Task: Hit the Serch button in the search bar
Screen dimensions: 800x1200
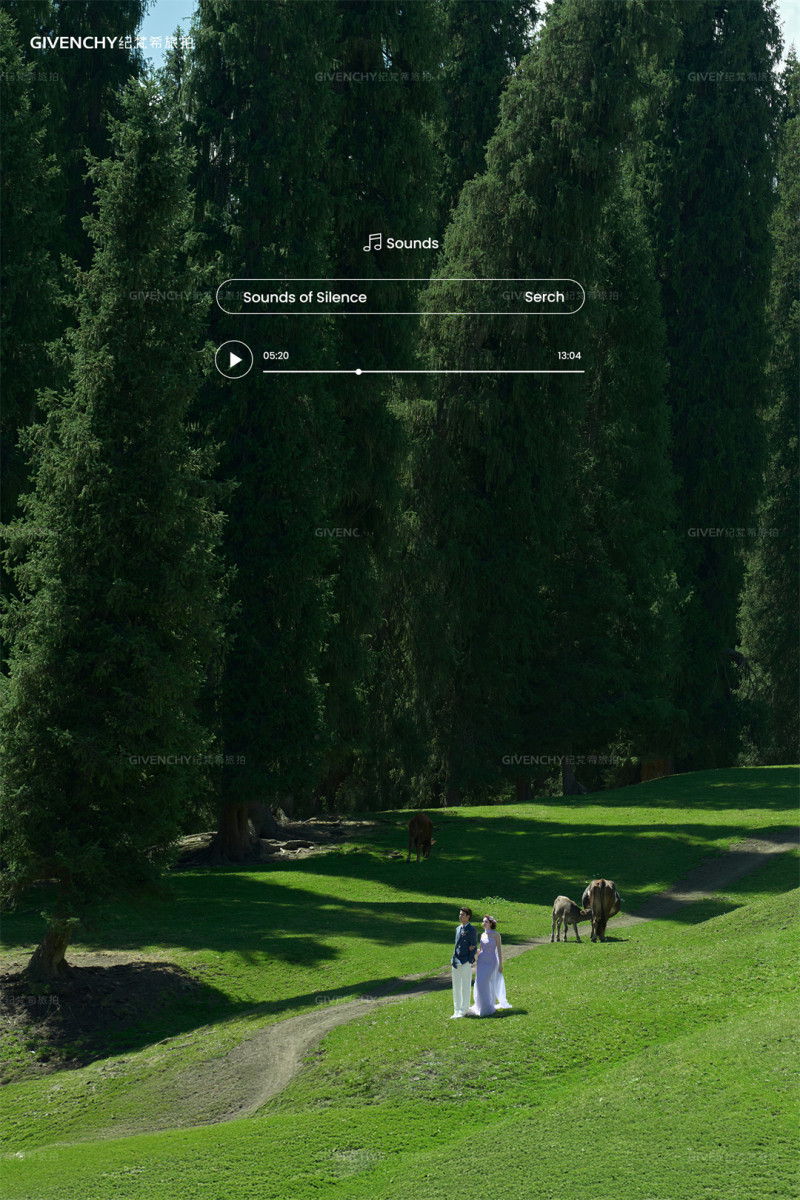Action: [x=544, y=297]
